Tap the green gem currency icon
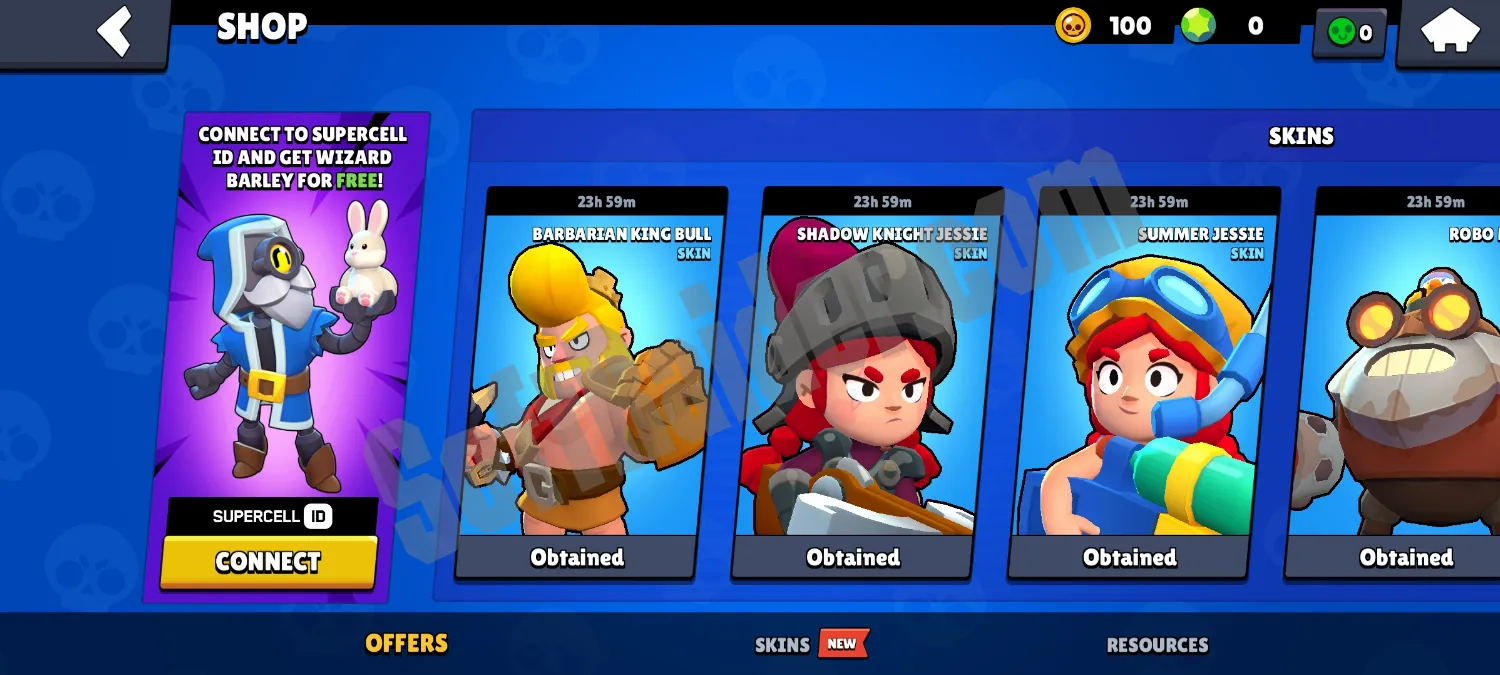Viewport: 1500px width, 675px height. [1197, 26]
